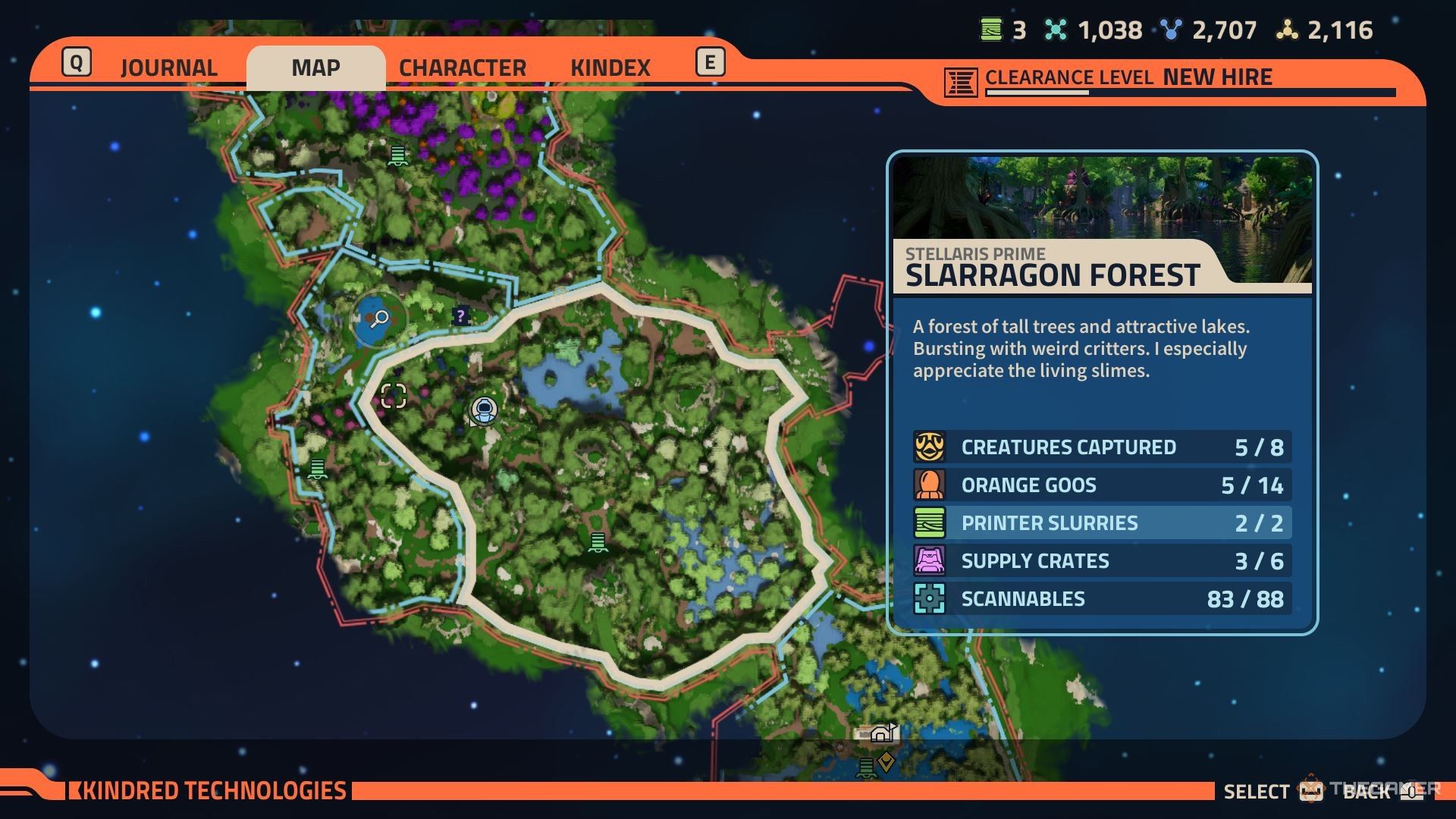Open the Kindex tab

click(x=610, y=67)
